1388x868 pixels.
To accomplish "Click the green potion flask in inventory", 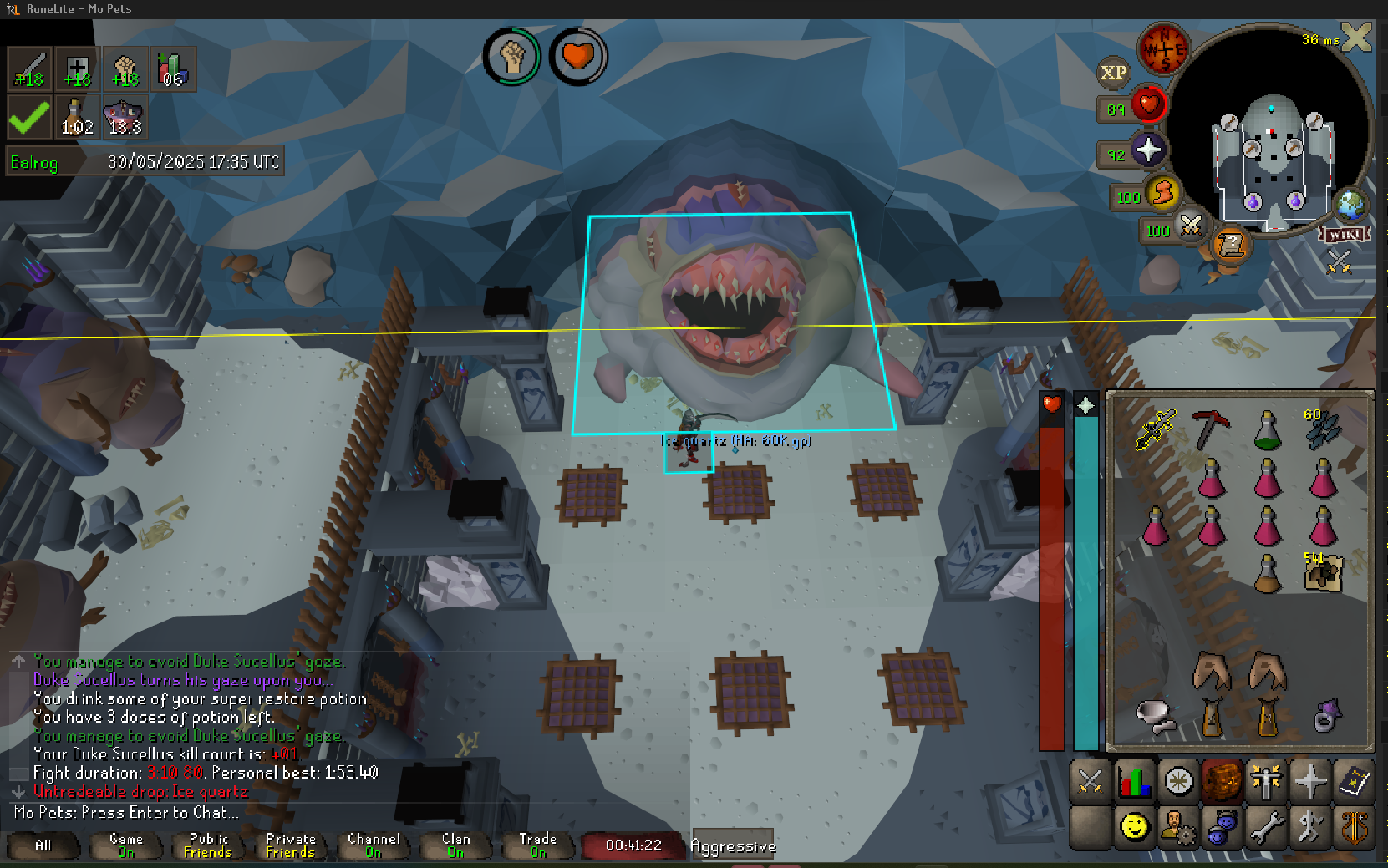I will pyautogui.click(x=1267, y=430).
